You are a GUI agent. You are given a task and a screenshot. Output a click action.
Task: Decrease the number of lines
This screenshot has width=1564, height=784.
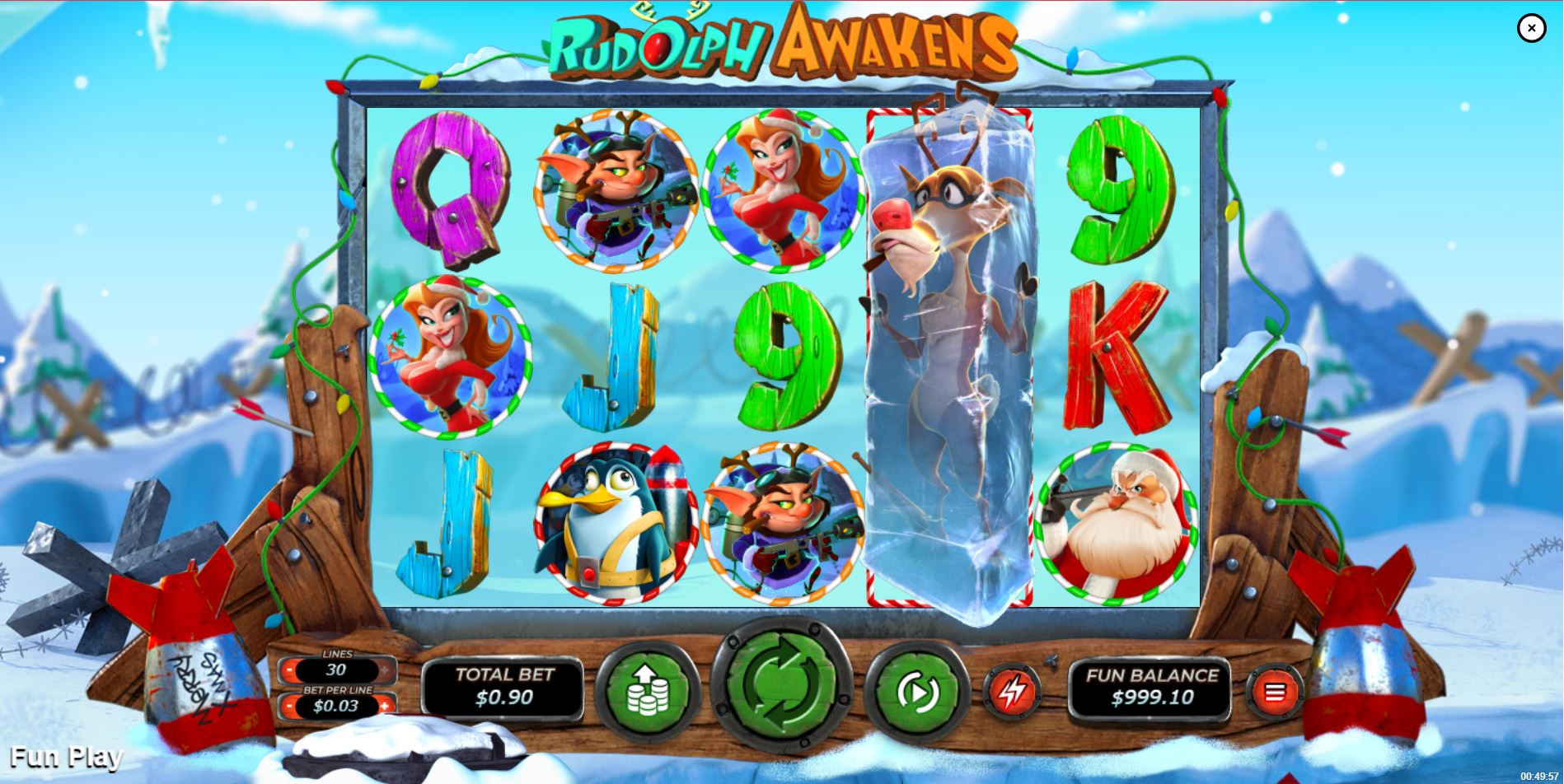click(x=289, y=670)
